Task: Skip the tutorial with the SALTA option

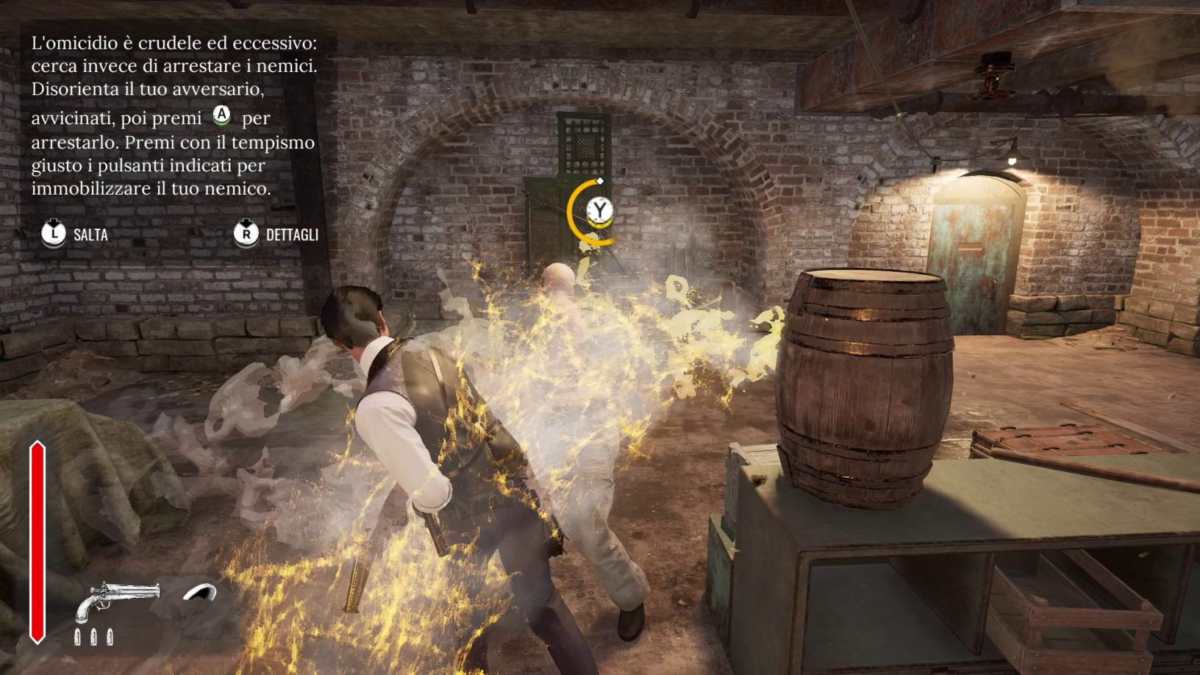Action: click(x=74, y=235)
